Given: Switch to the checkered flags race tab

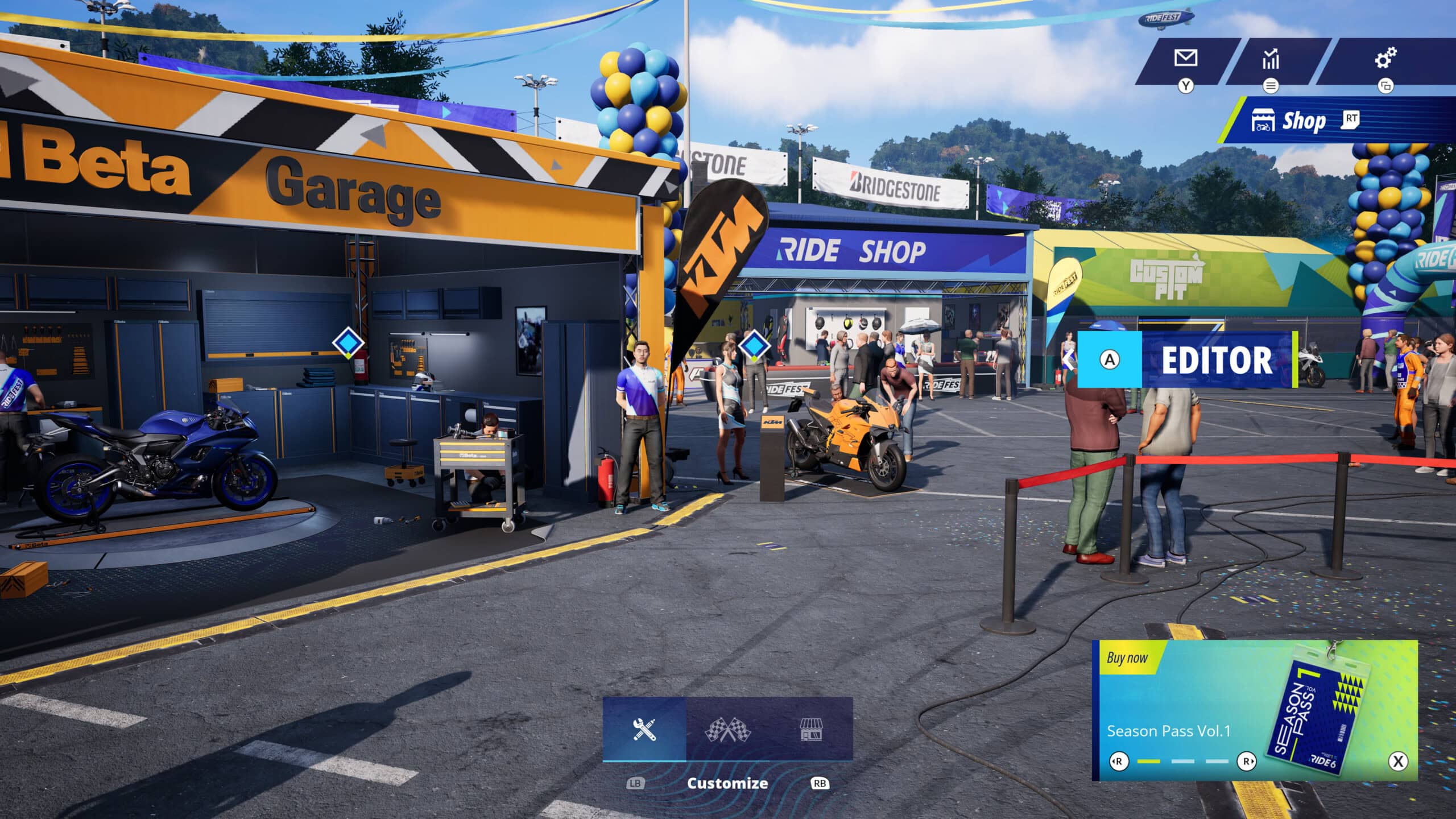Looking at the screenshot, I should click(727, 729).
